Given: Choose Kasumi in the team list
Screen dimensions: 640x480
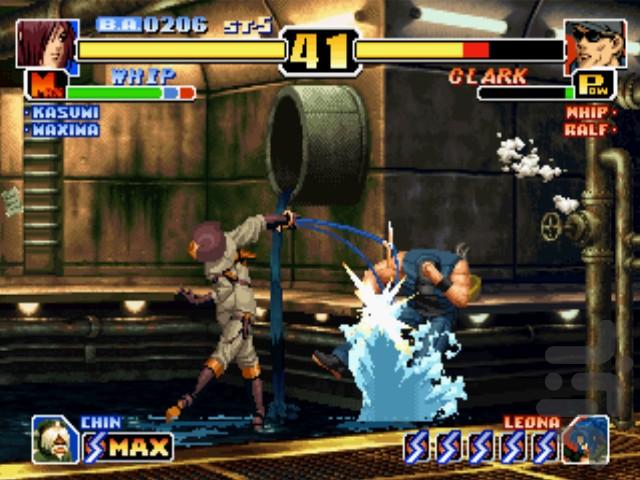Looking at the screenshot, I should pyautogui.click(x=64, y=113).
